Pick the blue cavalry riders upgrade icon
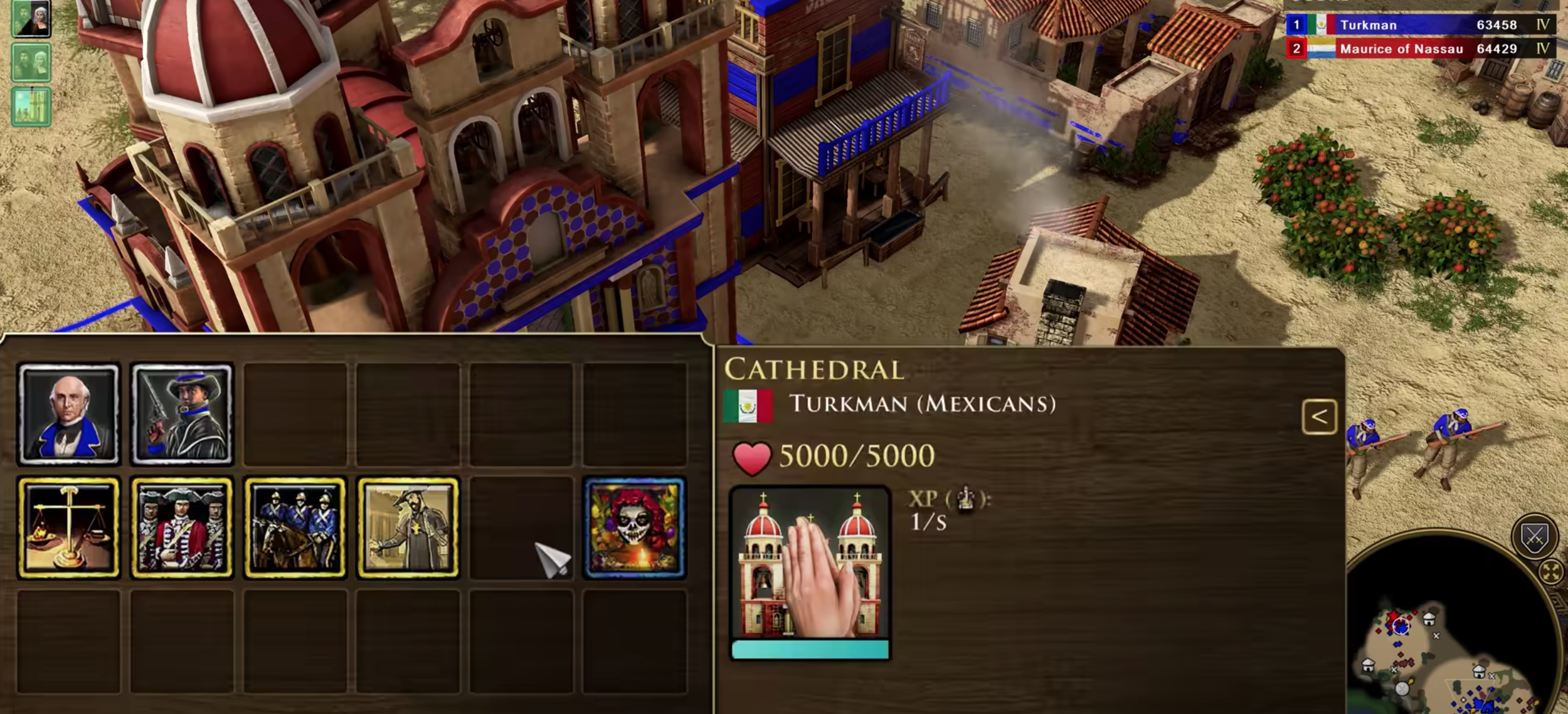1568x714 pixels. (295, 528)
